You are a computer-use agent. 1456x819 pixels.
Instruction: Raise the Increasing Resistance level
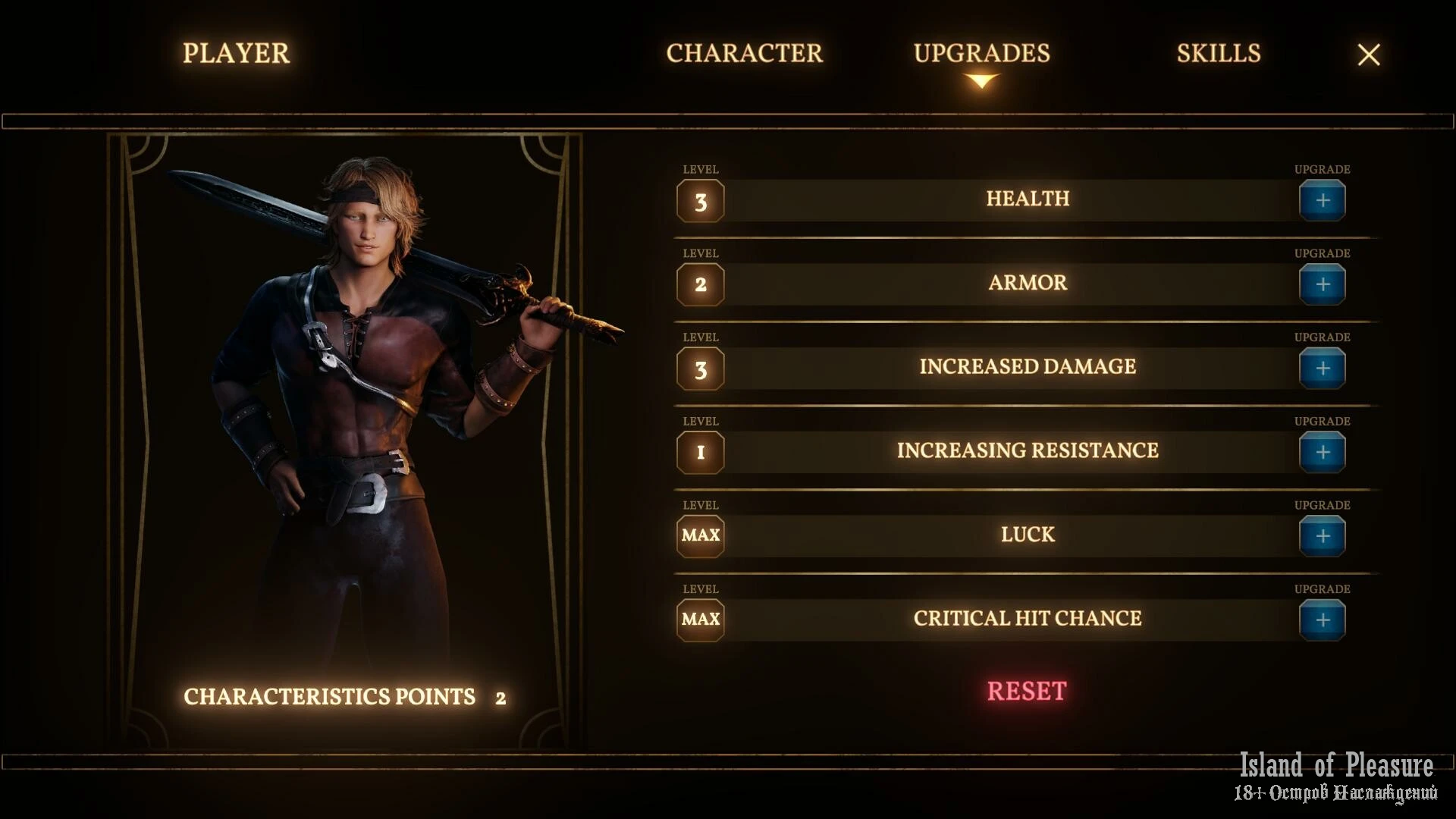point(1322,453)
